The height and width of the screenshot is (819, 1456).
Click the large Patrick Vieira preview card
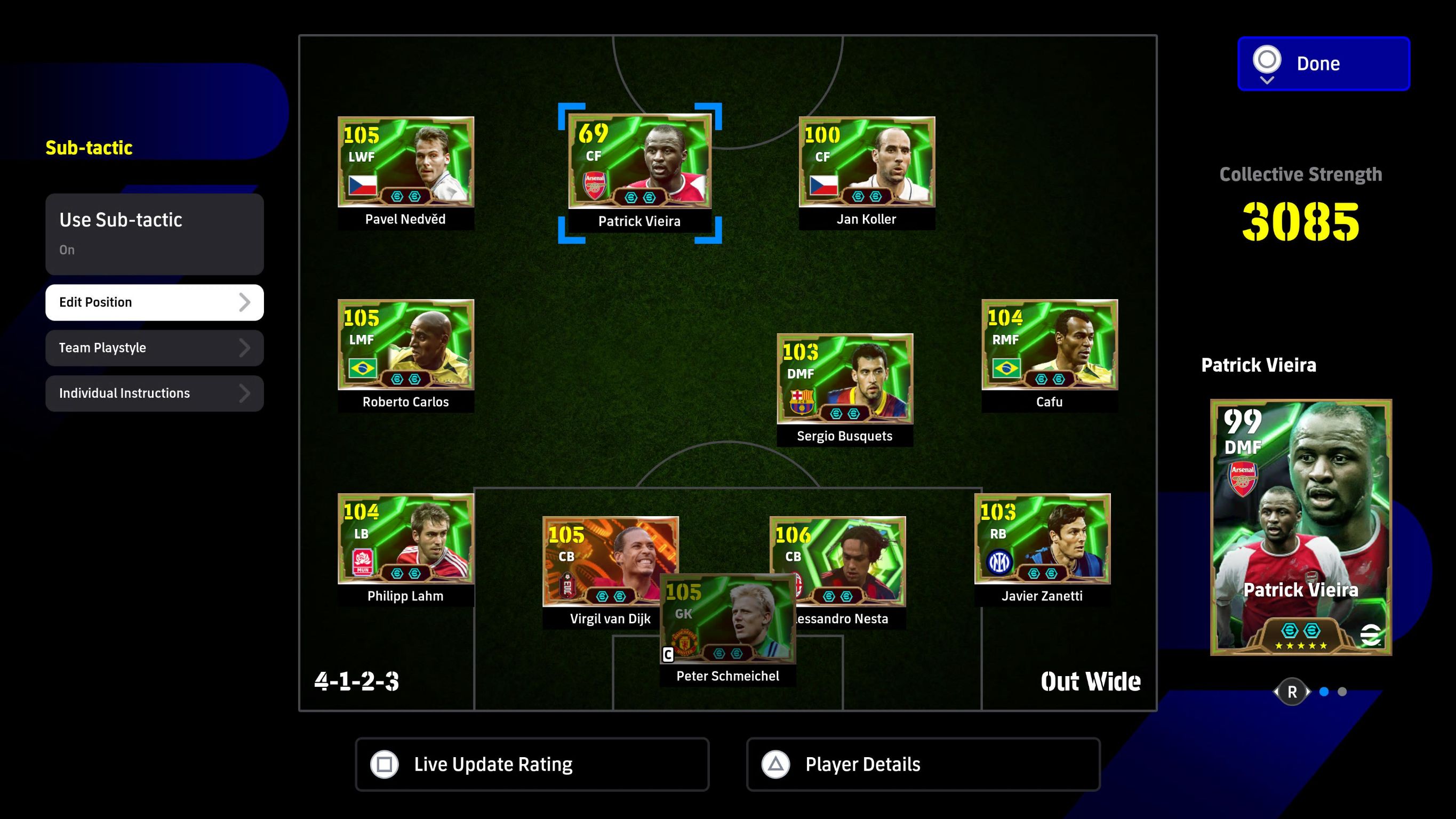(1301, 527)
